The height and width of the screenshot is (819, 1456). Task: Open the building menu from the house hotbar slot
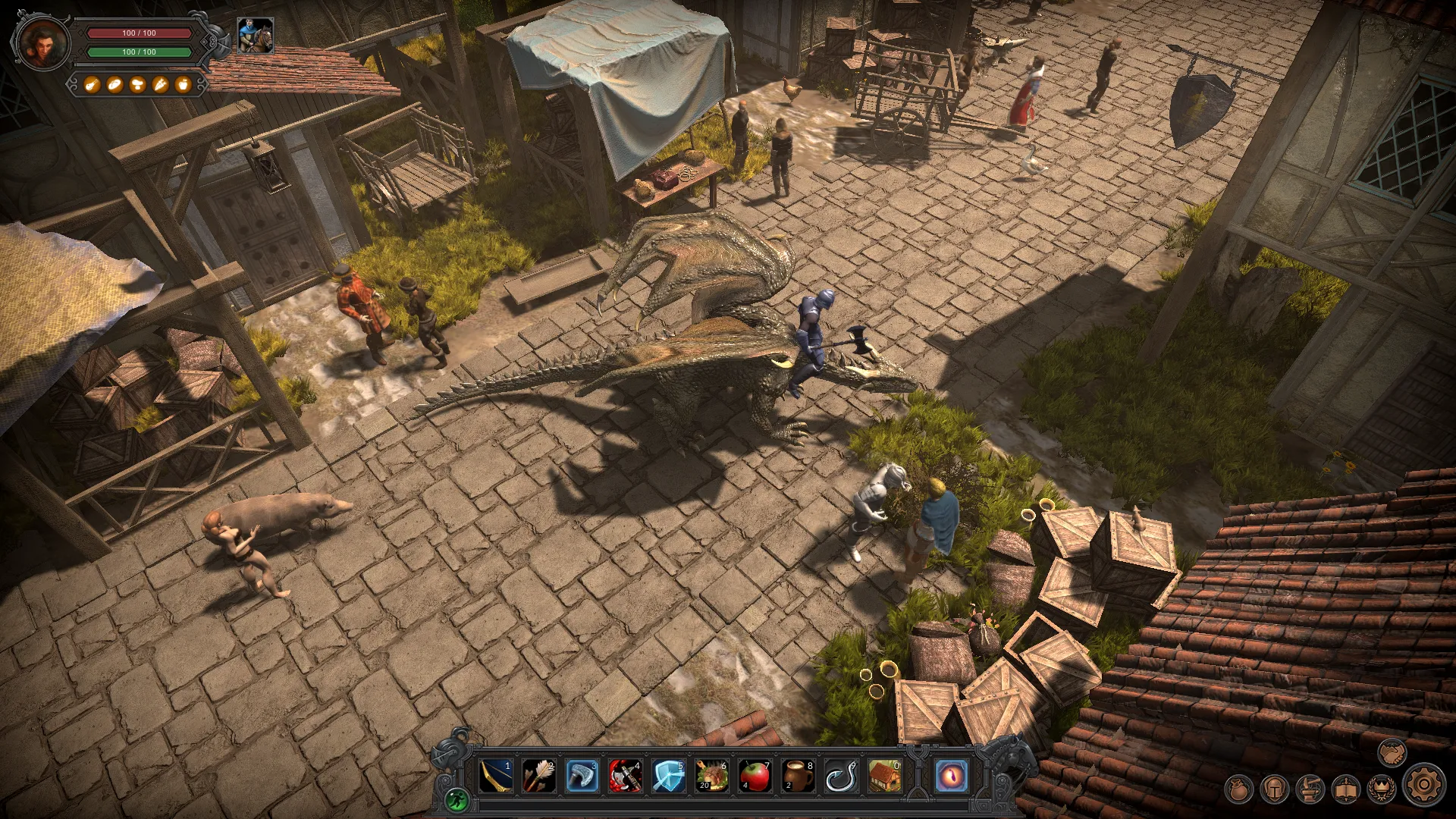[x=883, y=776]
